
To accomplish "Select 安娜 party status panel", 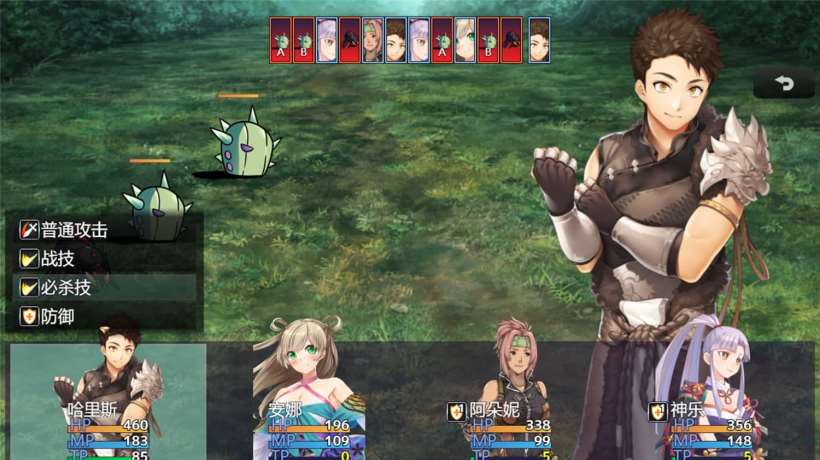I will click(x=308, y=402).
